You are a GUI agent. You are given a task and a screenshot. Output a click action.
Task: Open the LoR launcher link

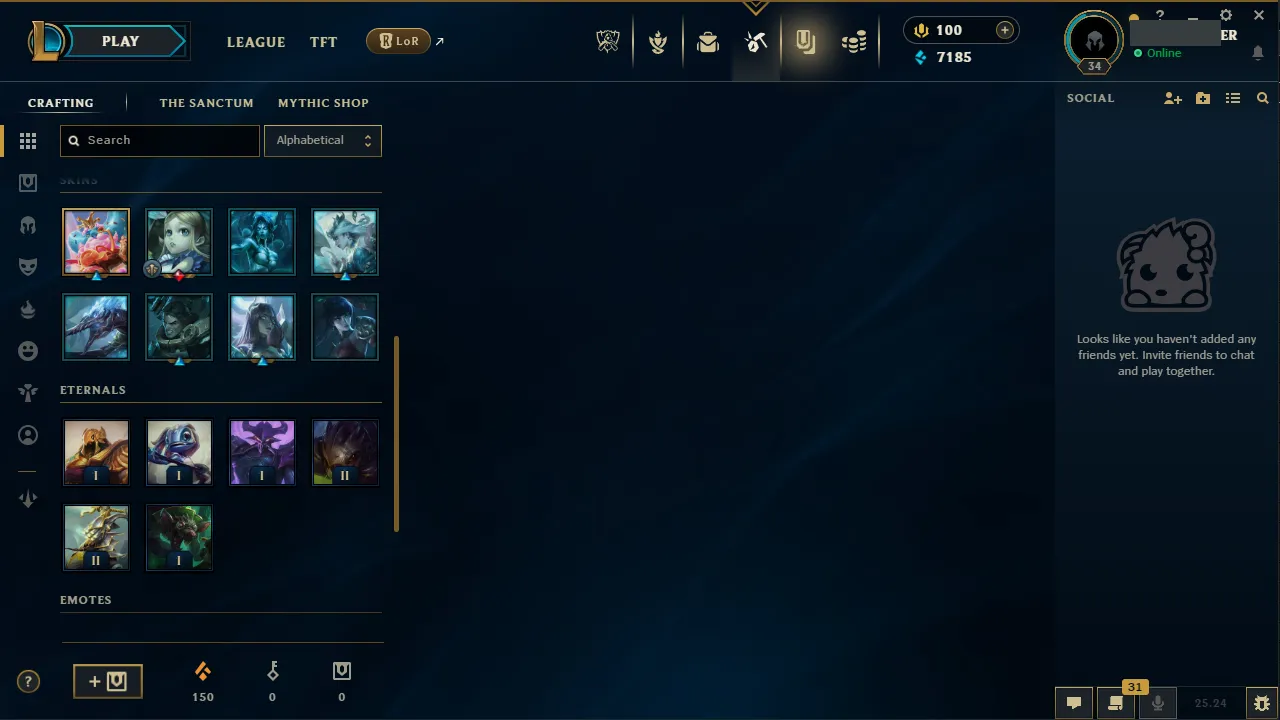point(398,41)
